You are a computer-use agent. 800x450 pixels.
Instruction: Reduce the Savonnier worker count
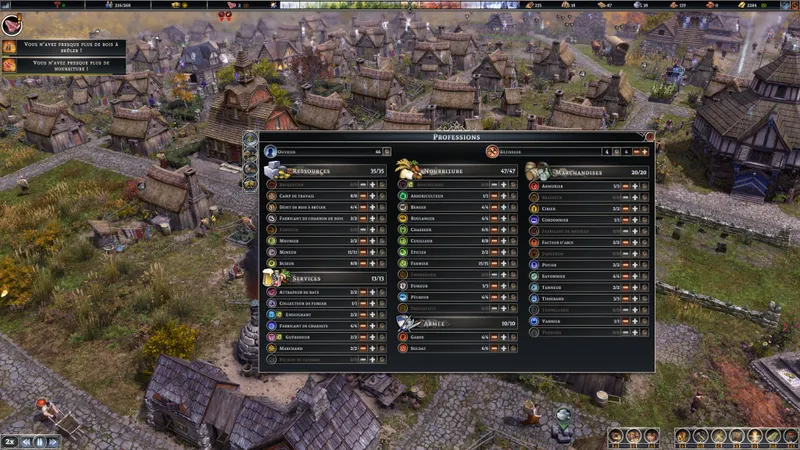(625, 275)
